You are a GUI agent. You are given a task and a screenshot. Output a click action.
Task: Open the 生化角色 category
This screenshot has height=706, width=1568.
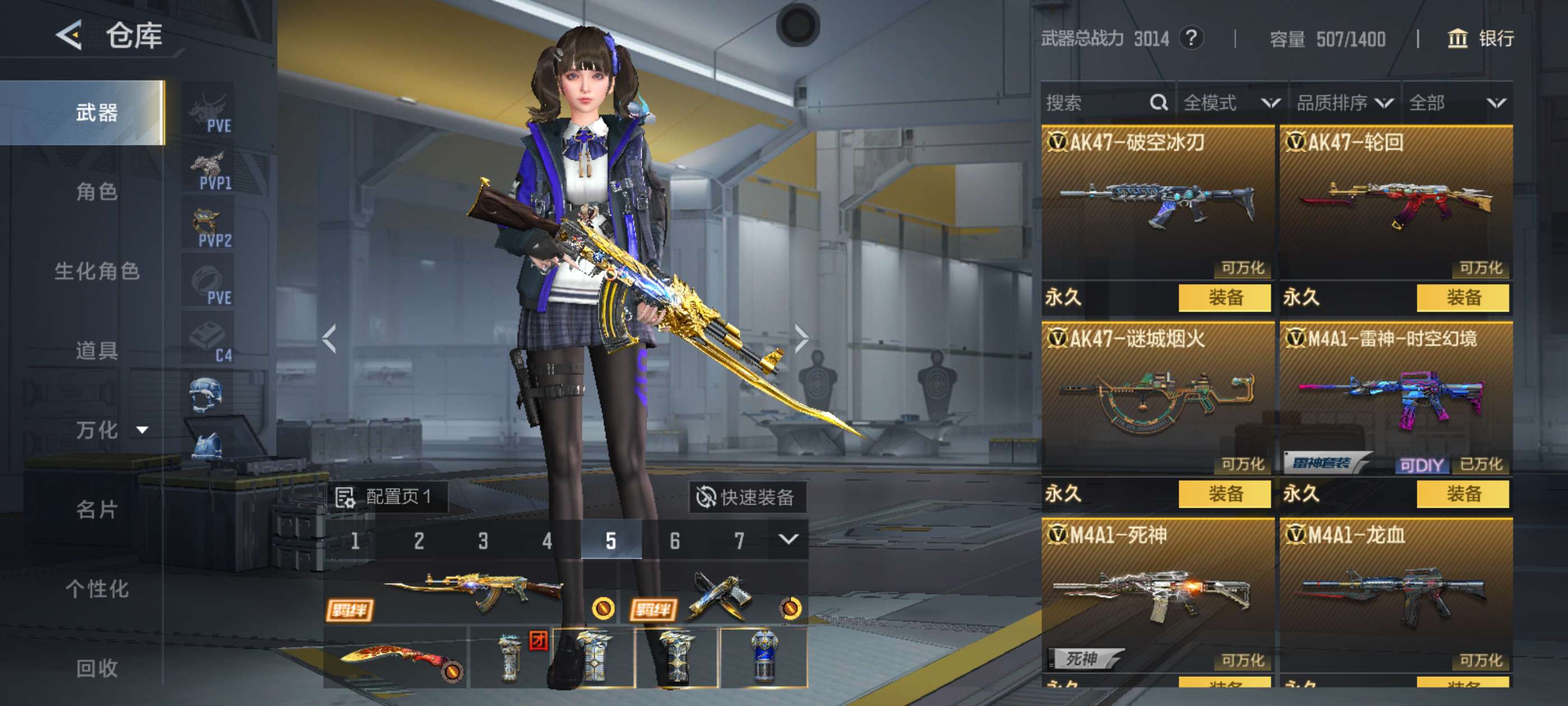[x=96, y=271]
